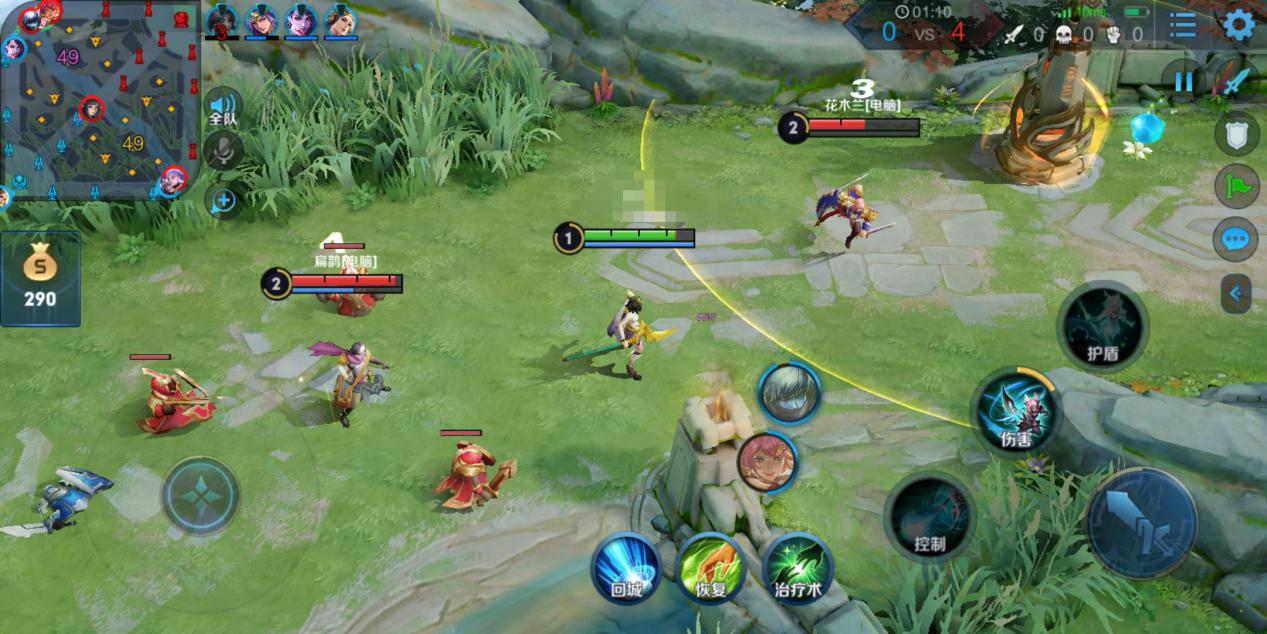This screenshot has width=1267, height=634.
Task: Hit the basic attack sword button
Action: 1141,522
